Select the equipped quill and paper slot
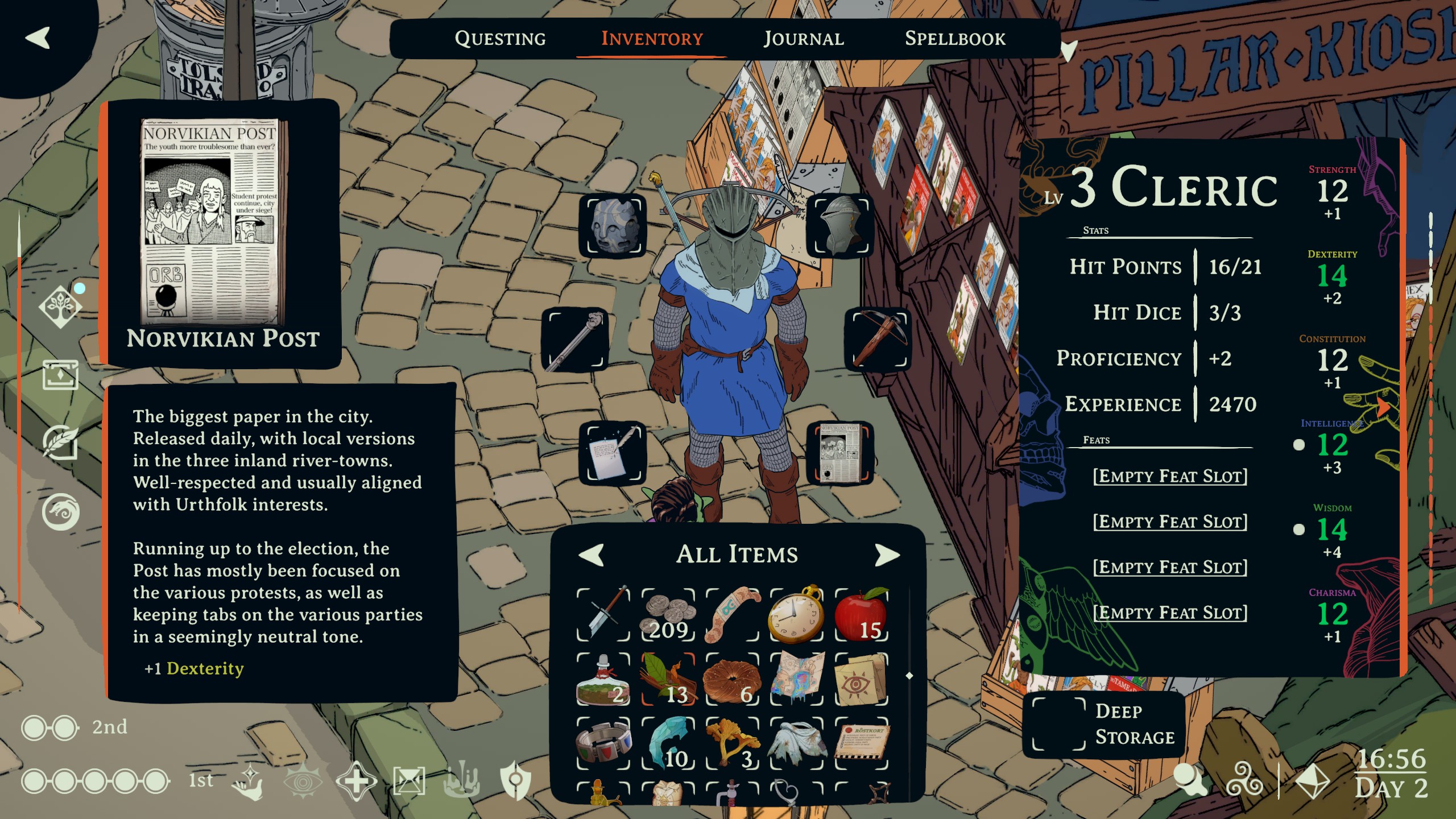The height and width of the screenshot is (819, 1456). pyautogui.click(x=613, y=453)
